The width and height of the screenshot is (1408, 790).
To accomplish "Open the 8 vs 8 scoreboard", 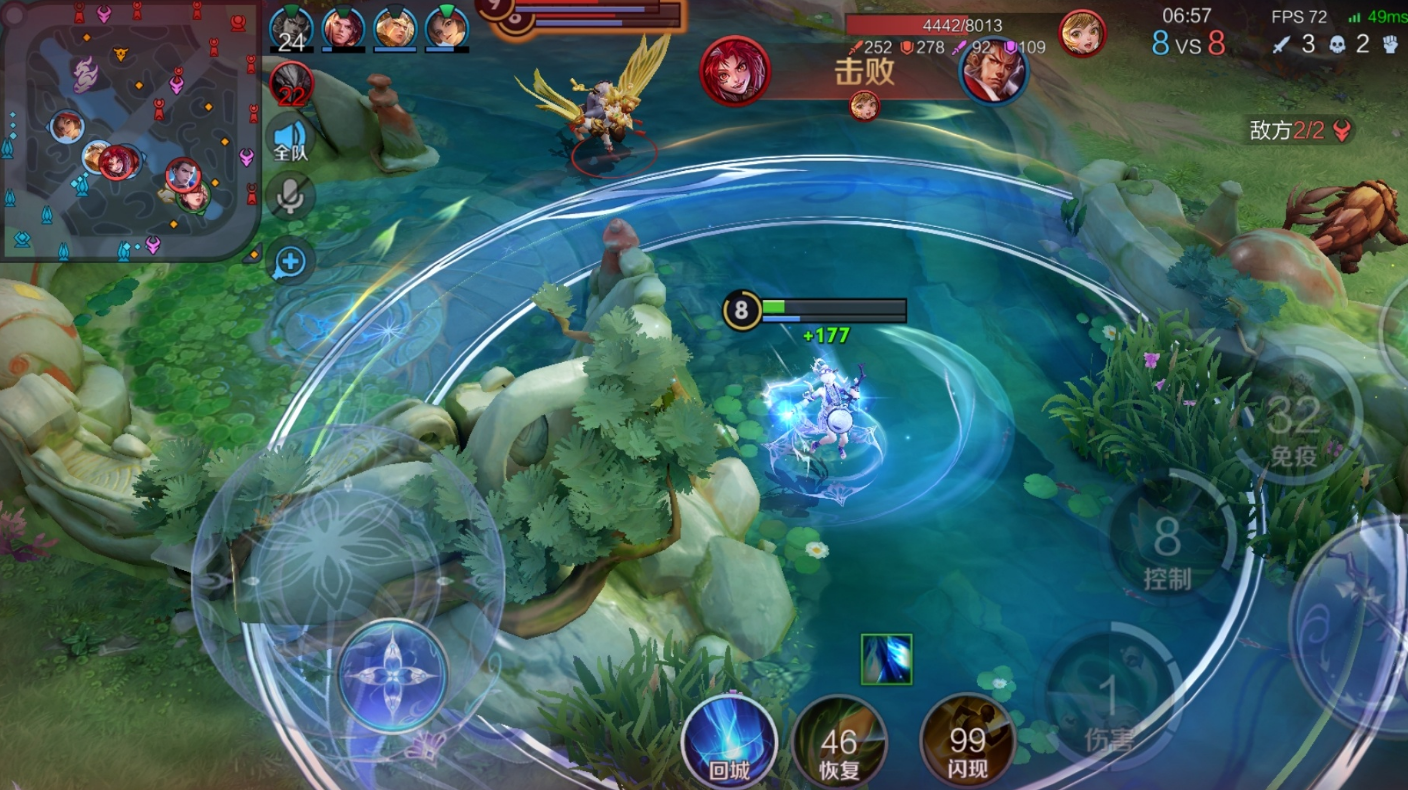I will pyautogui.click(x=1188, y=44).
